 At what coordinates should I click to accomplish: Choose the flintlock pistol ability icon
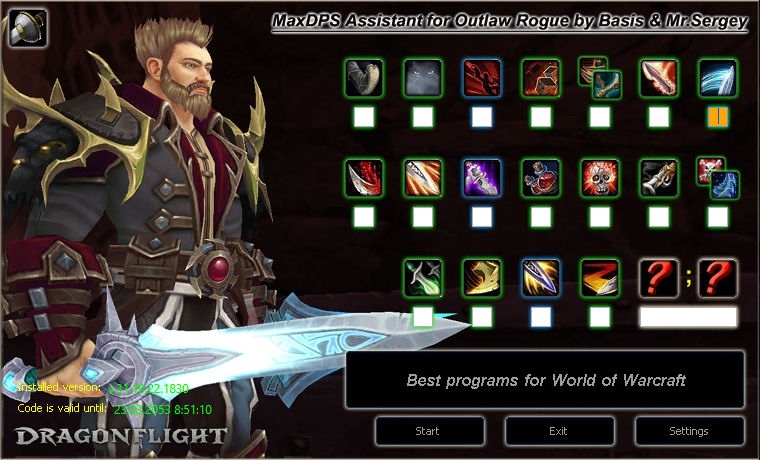659,178
